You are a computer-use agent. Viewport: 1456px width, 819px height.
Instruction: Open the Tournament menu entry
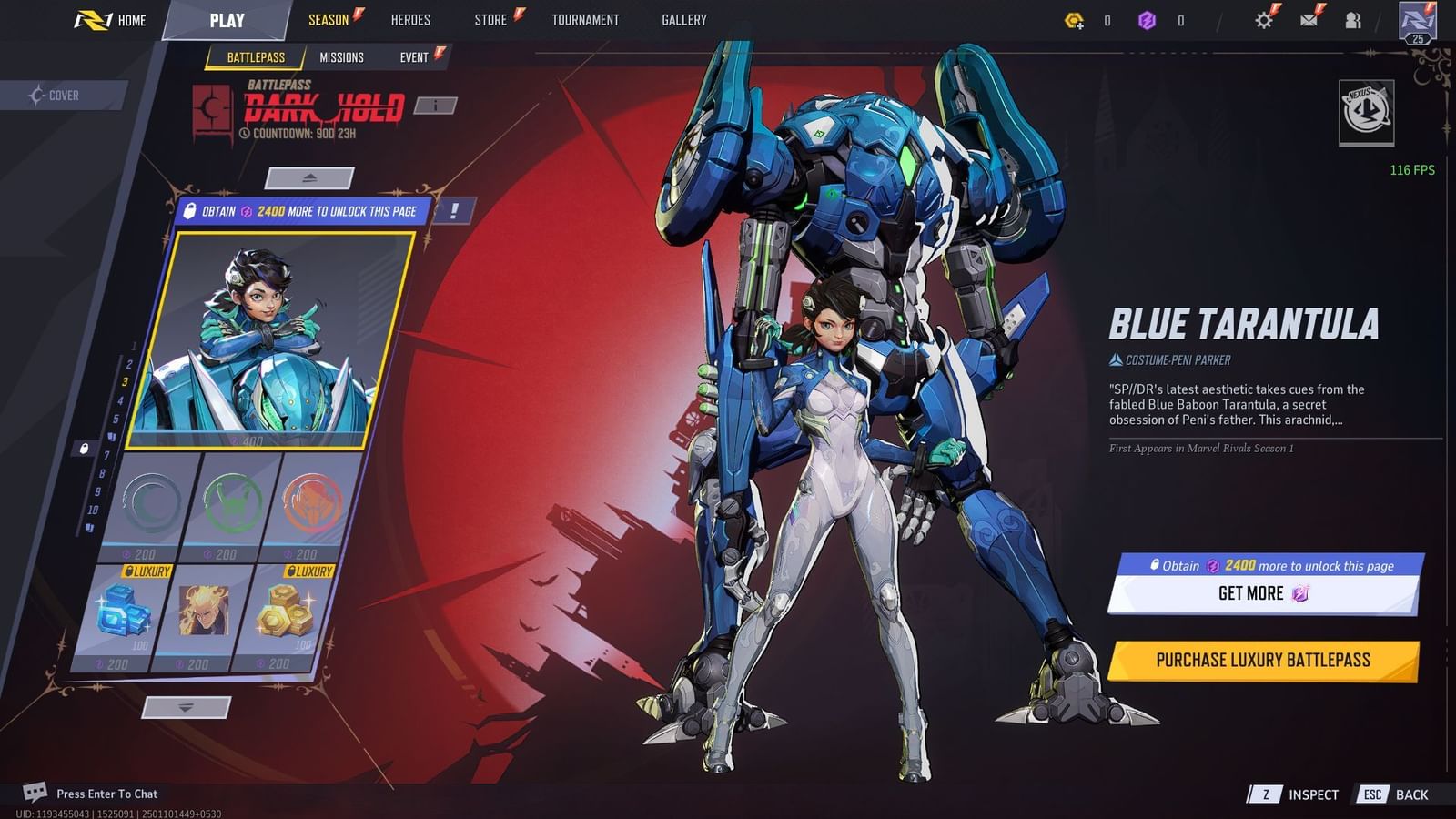click(x=585, y=18)
